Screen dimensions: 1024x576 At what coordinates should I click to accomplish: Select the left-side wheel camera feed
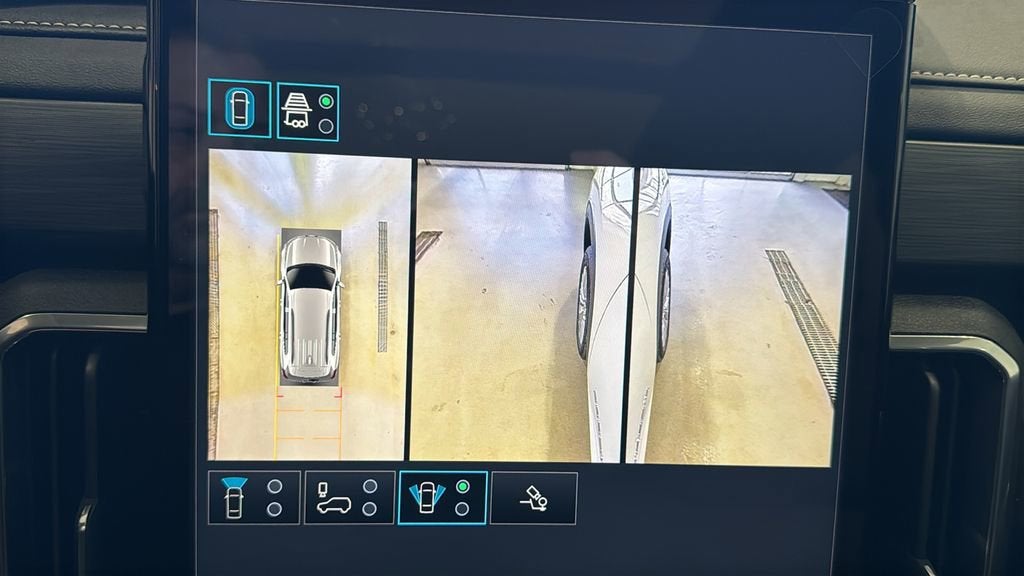(x=521, y=312)
